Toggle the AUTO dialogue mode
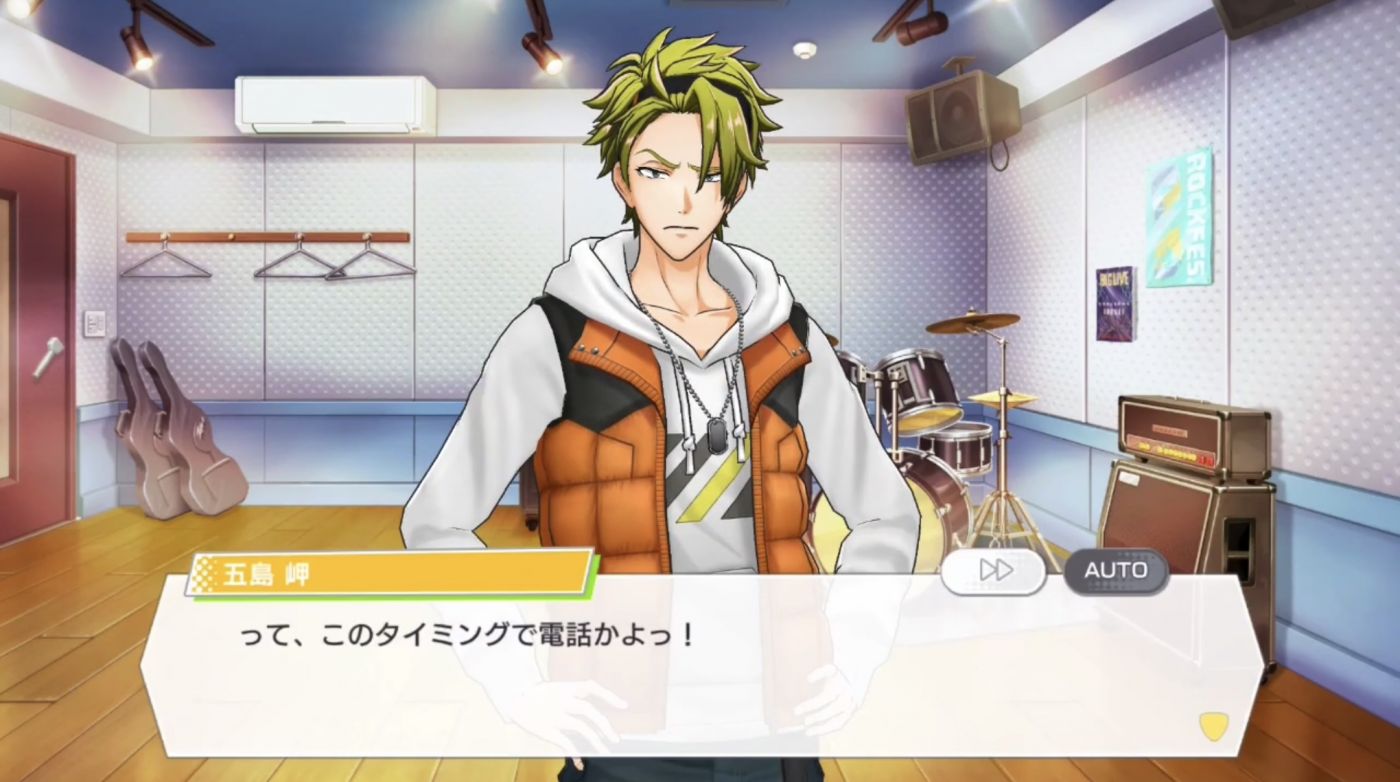The width and height of the screenshot is (1400, 782). tap(1115, 570)
